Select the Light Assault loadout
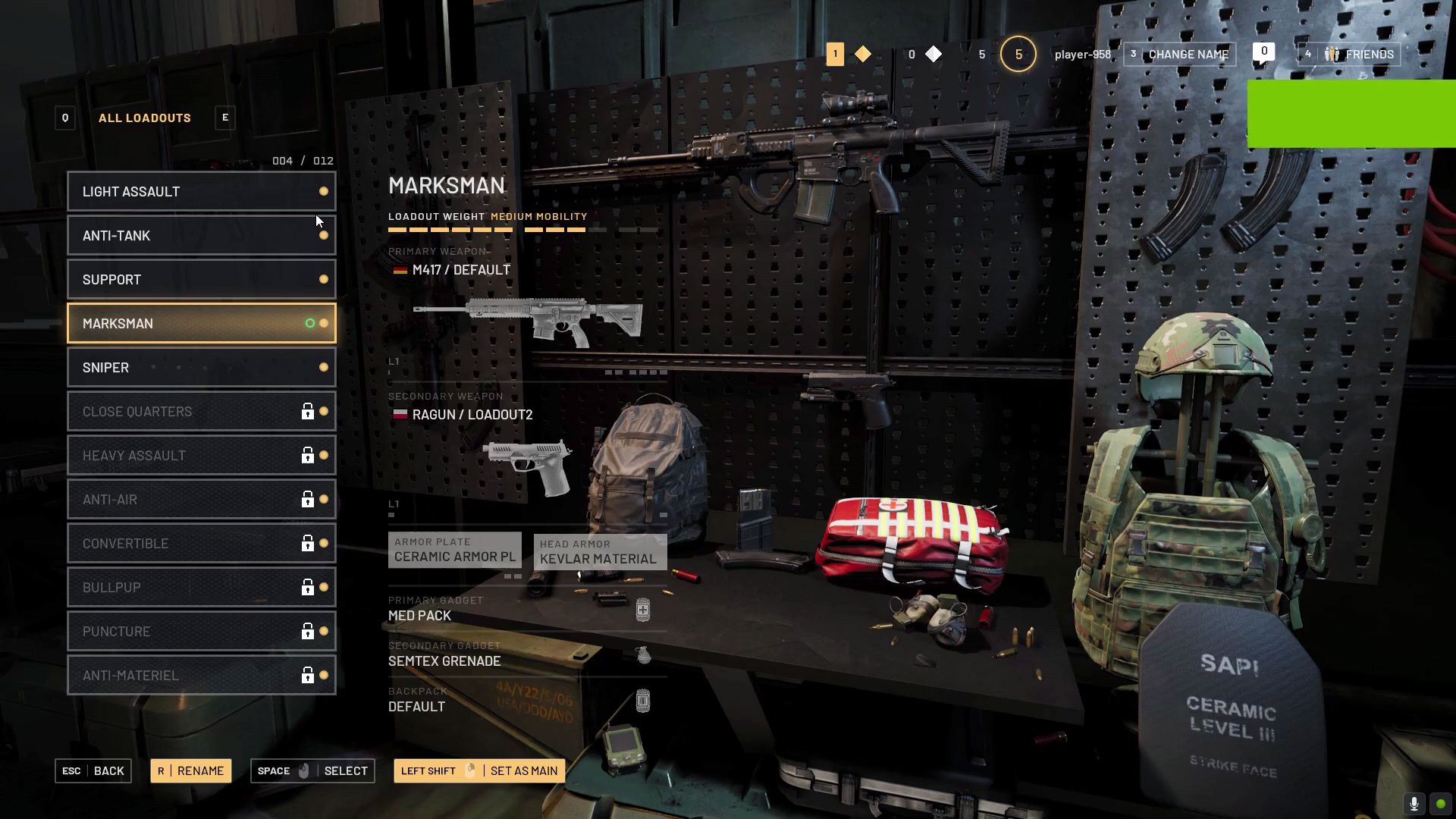 click(201, 192)
